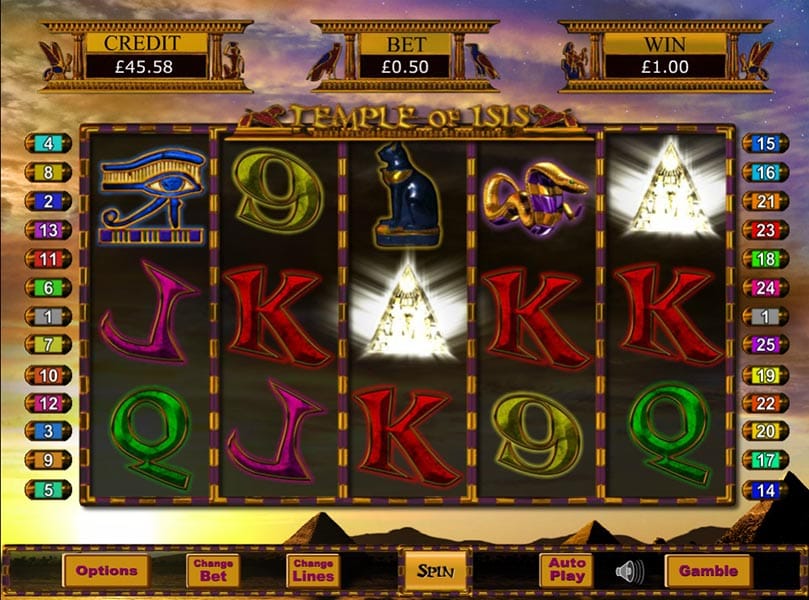Select payline marker 5
809x600 pixels.
49,490
